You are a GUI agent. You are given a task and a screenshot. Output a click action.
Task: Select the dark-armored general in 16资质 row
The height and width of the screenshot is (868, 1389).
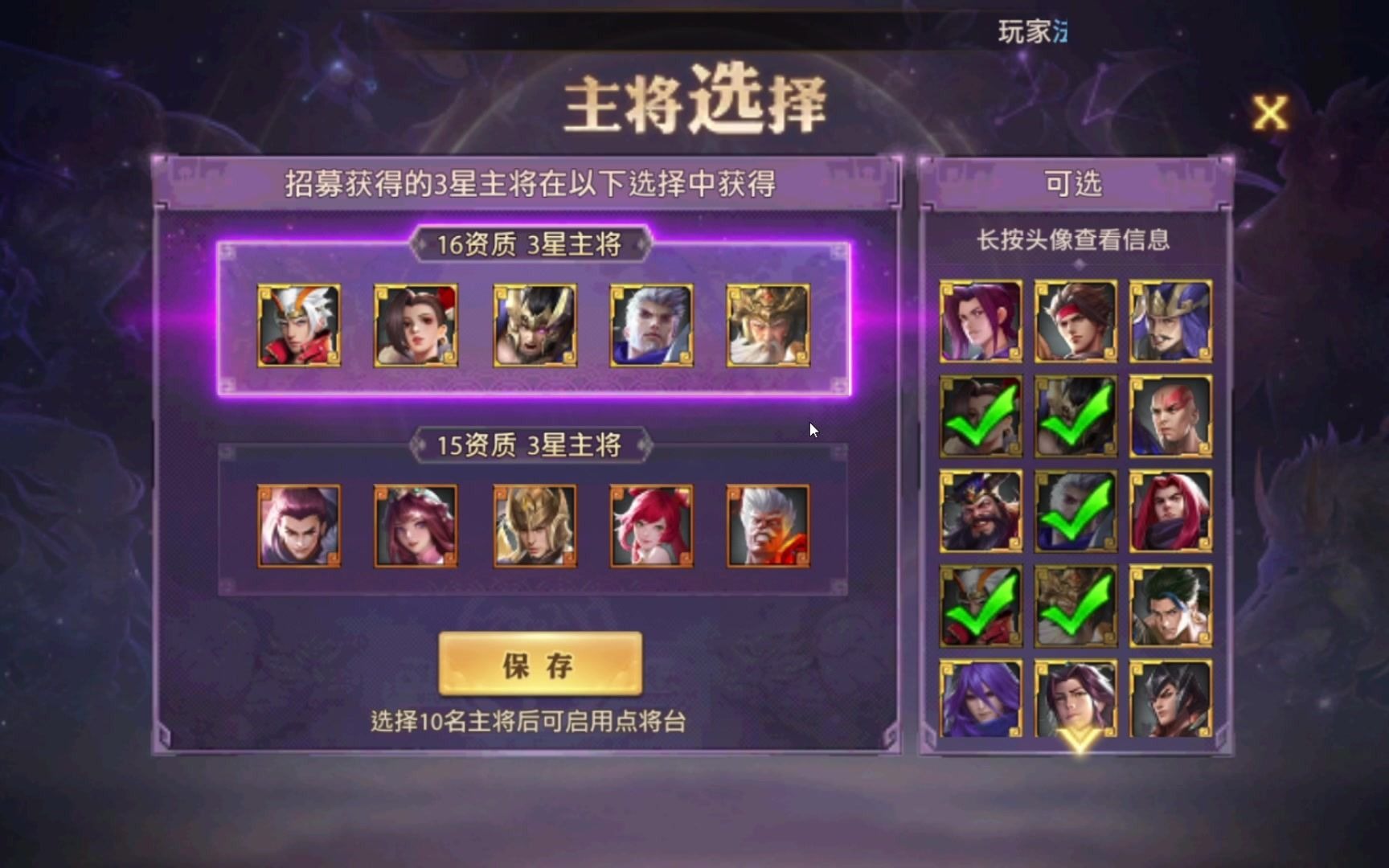tap(535, 325)
